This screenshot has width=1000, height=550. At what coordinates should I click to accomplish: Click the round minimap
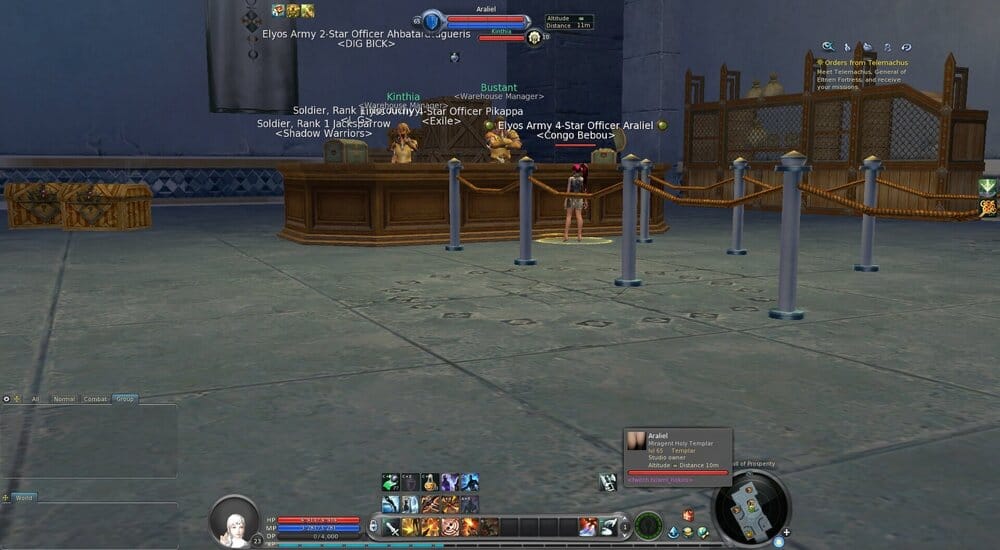click(751, 507)
